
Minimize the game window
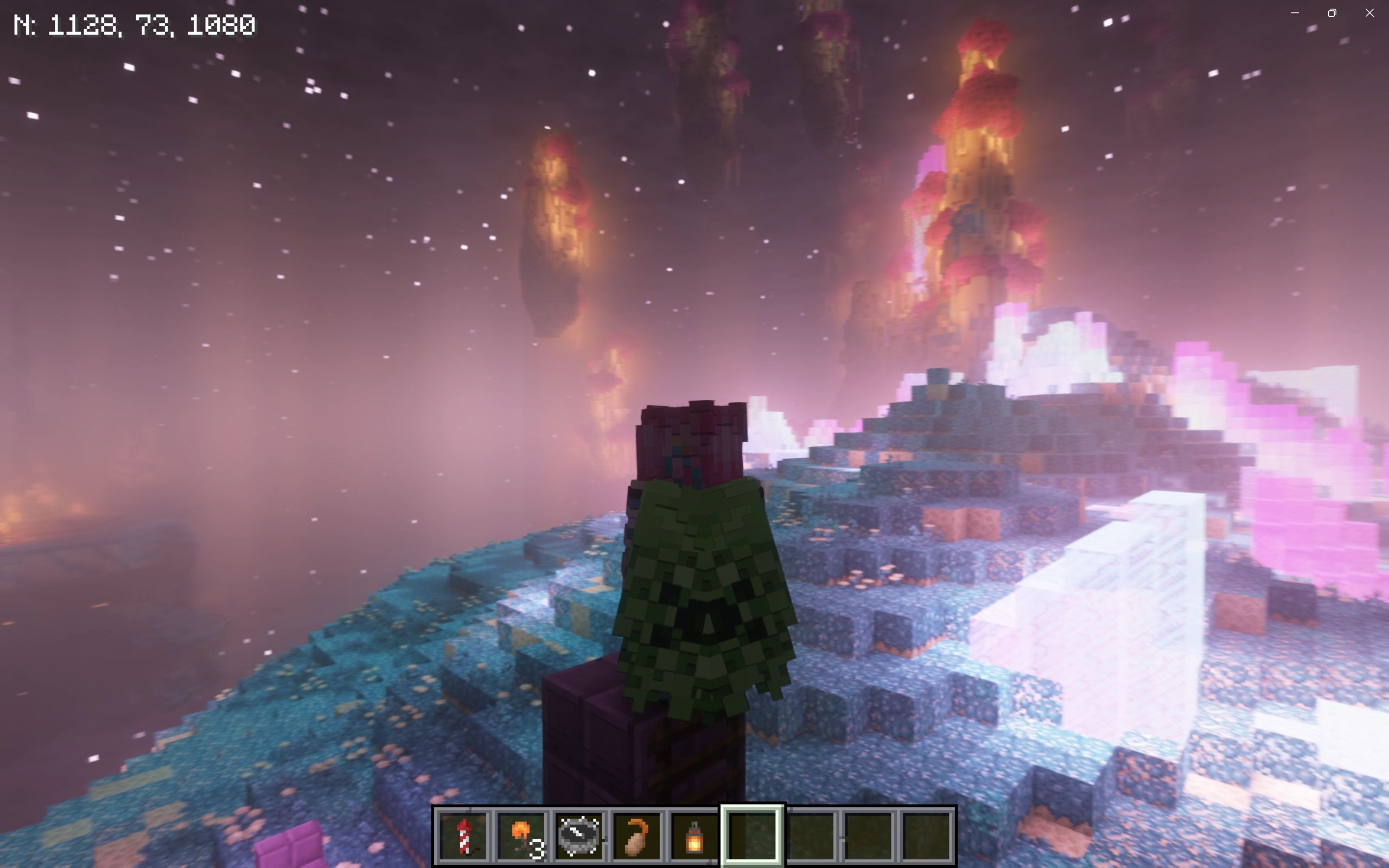(1294, 12)
